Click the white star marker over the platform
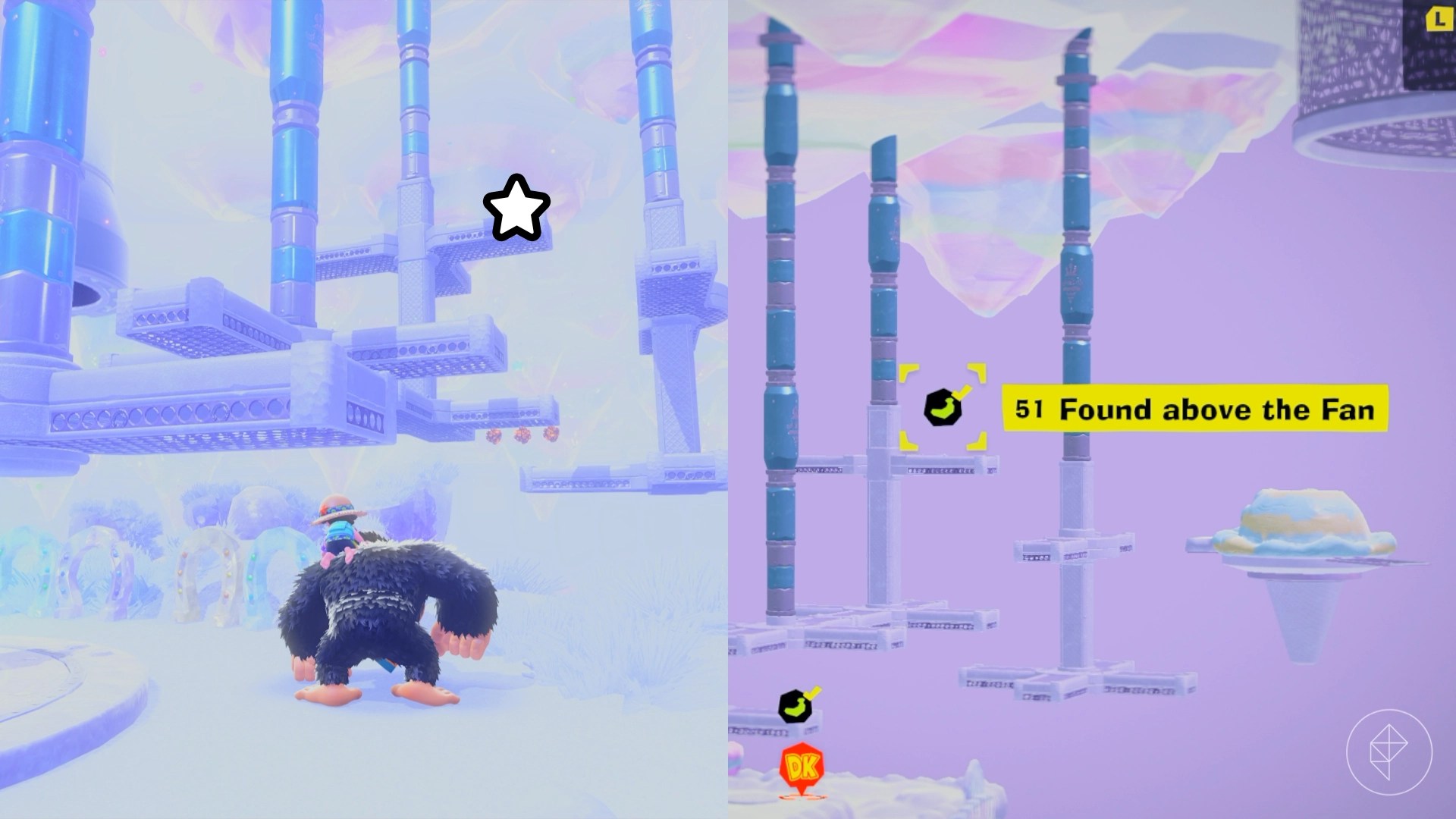This screenshot has width=1456, height=819. coord(515,206)
